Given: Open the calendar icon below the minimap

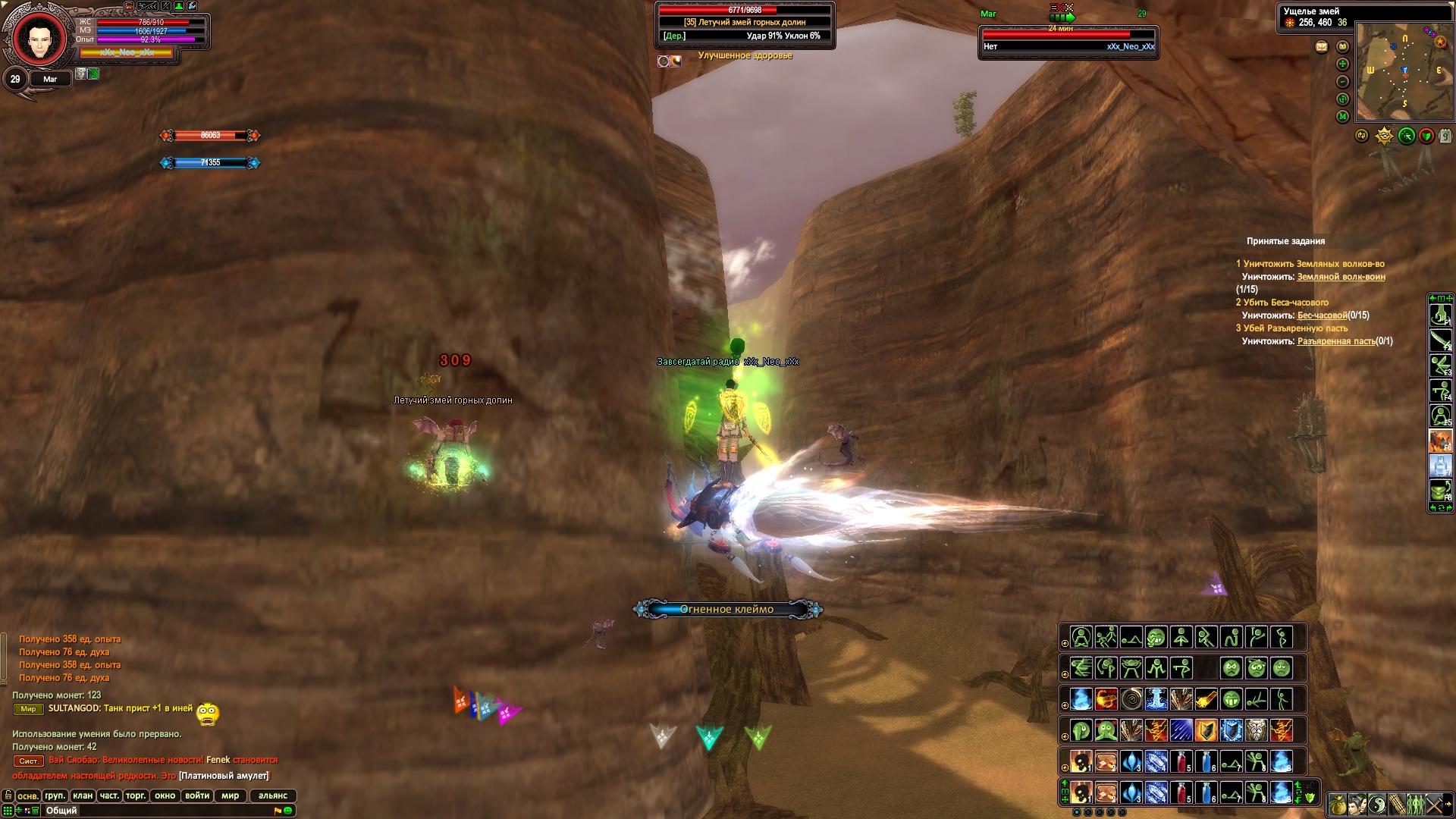Looking at the screenshot, I should (x=1445, y=136).
